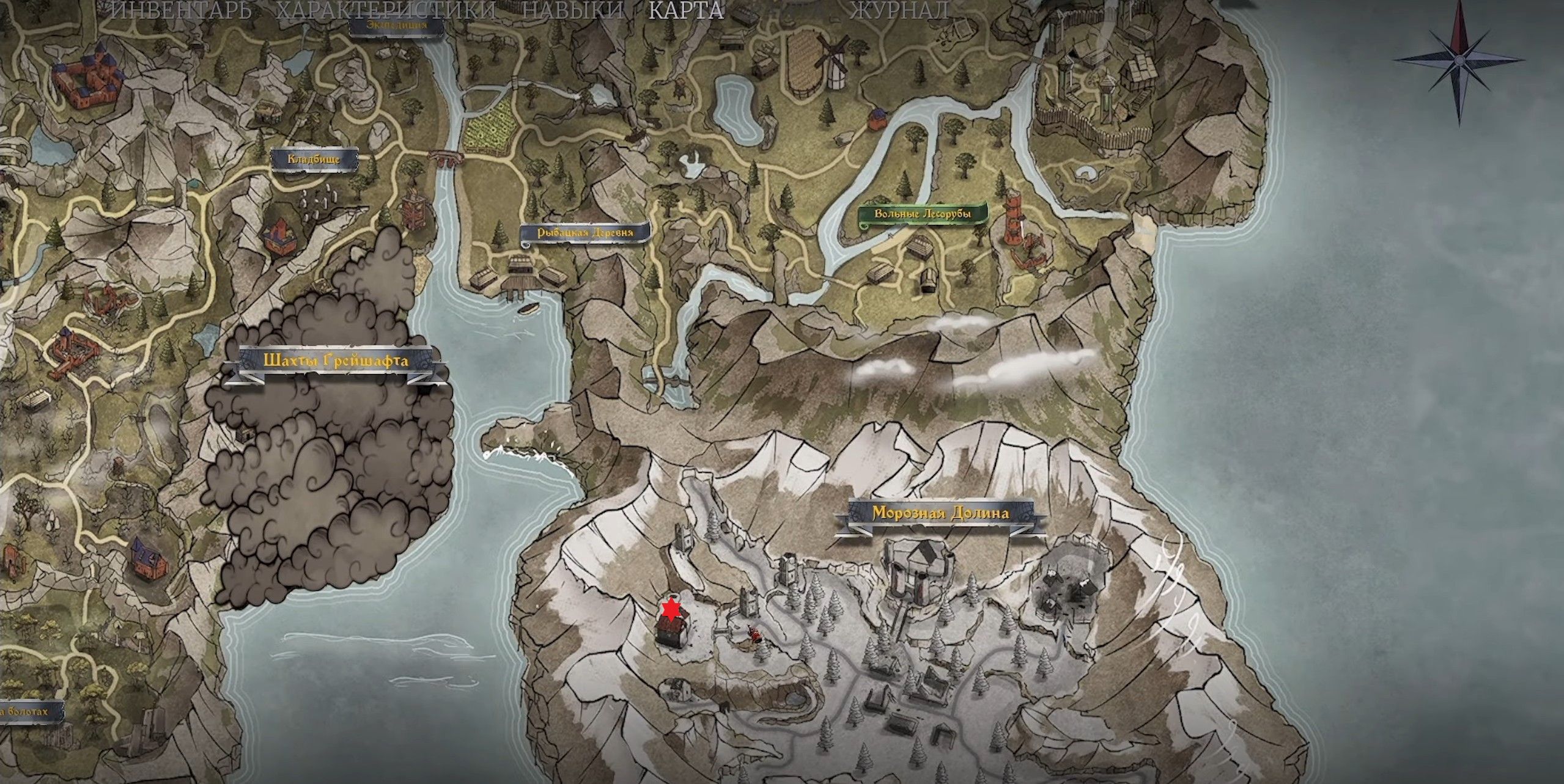The height and width of the screenshot is (784, 1564).
Task: Select the Карта tab
Action: pyautogui.click(x=686, y=11)
